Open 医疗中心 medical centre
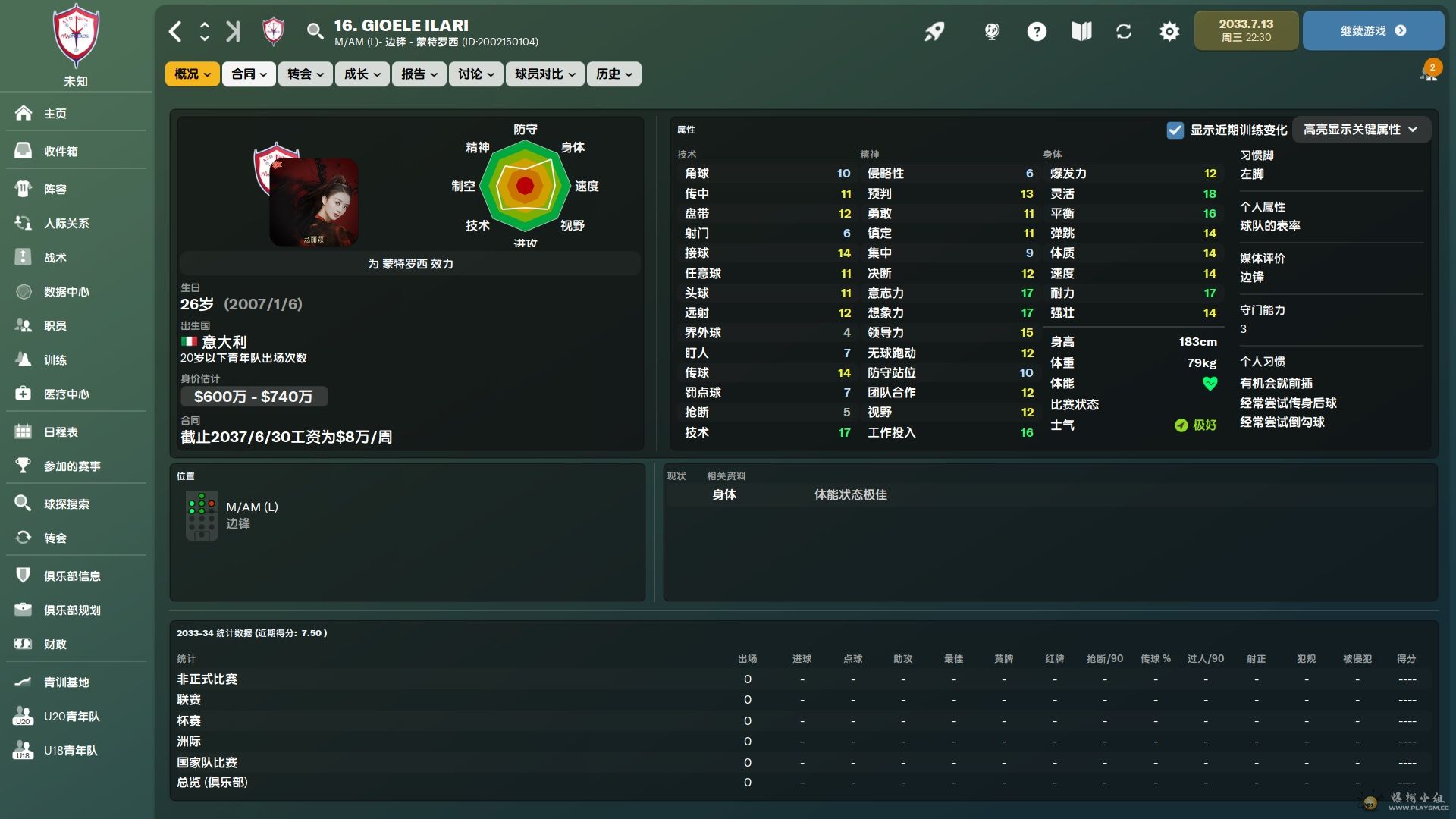Viewport: 1456px width, 819px height. click(66, 394)
